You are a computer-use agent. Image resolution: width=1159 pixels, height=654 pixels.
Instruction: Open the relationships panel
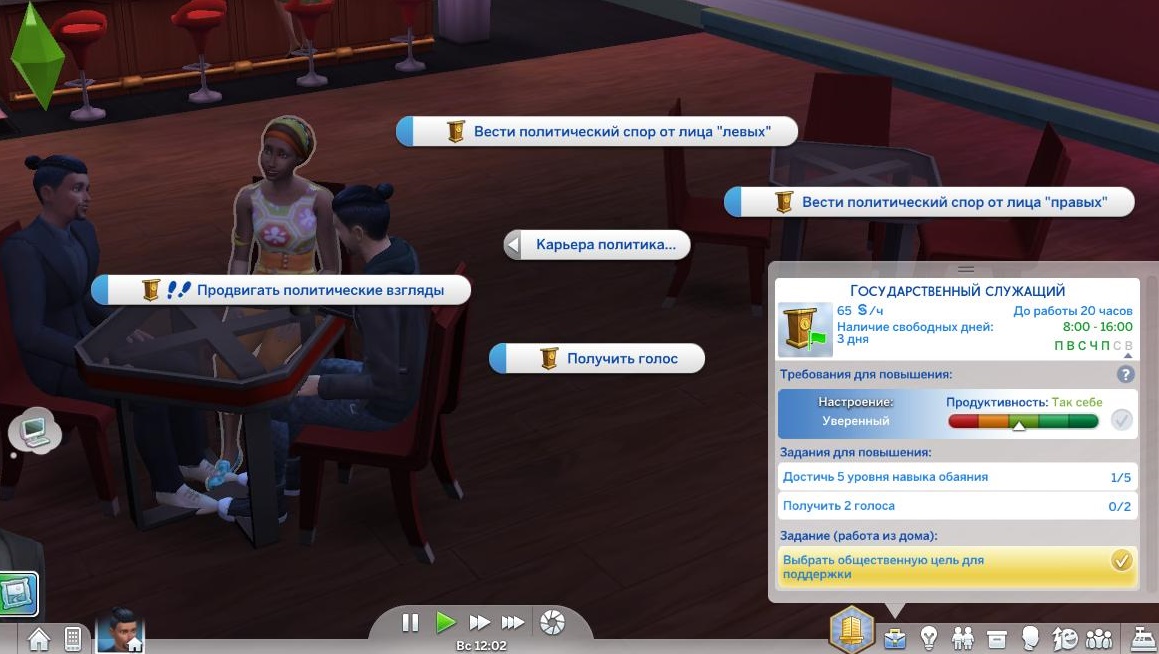point(962,637)
